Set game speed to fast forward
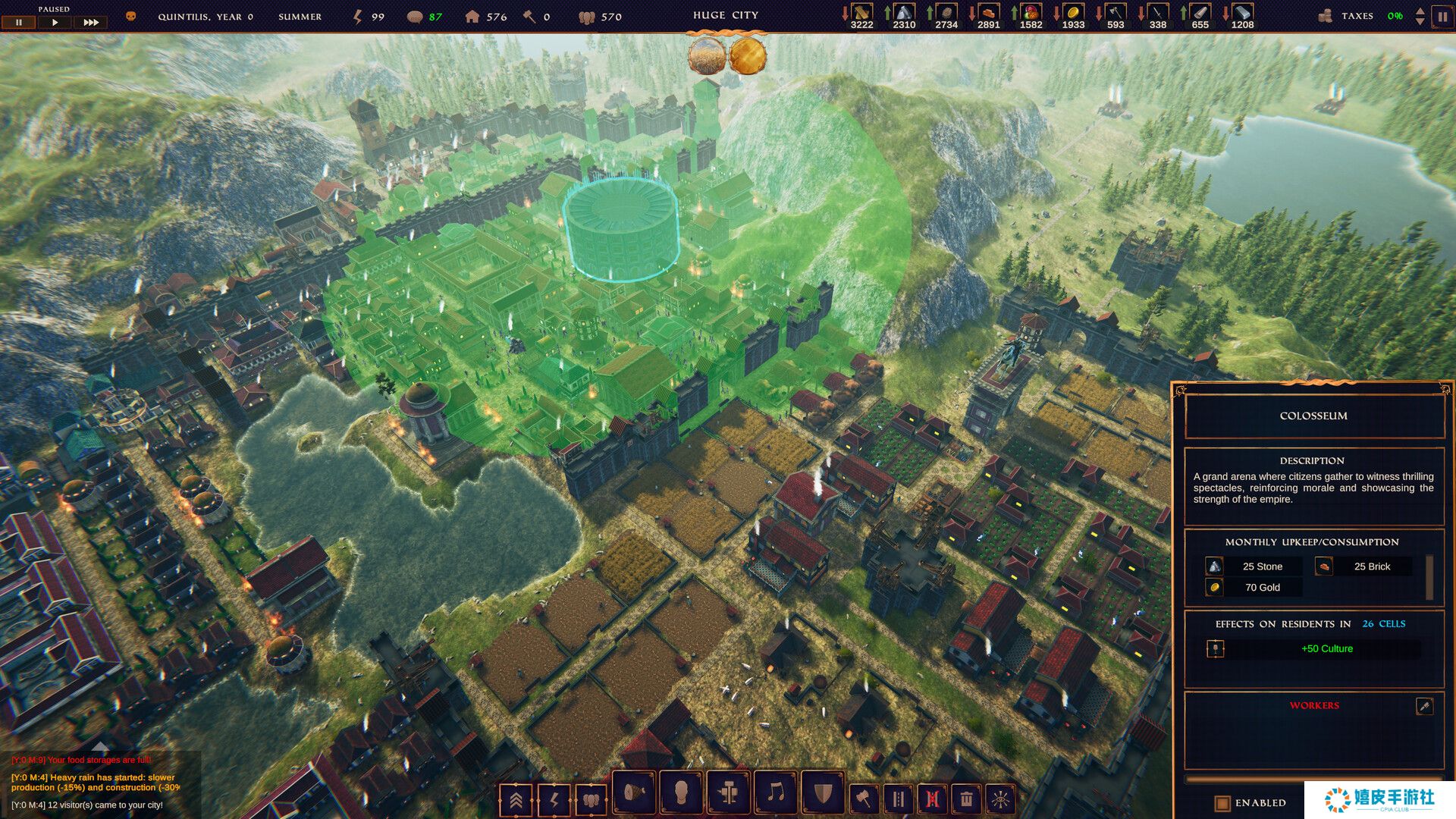Screen dimensions: 1456x819 click(90, 23)
